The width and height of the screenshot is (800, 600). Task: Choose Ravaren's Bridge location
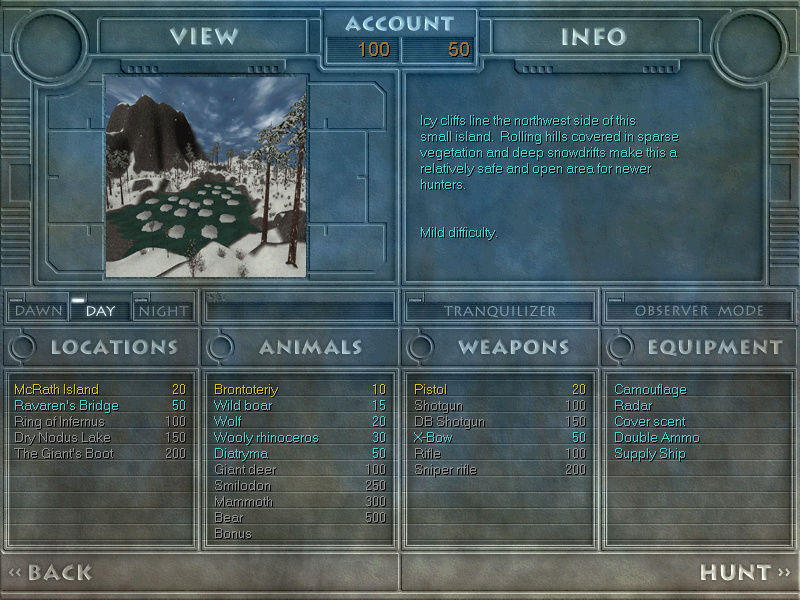click(x=66, y=405)
